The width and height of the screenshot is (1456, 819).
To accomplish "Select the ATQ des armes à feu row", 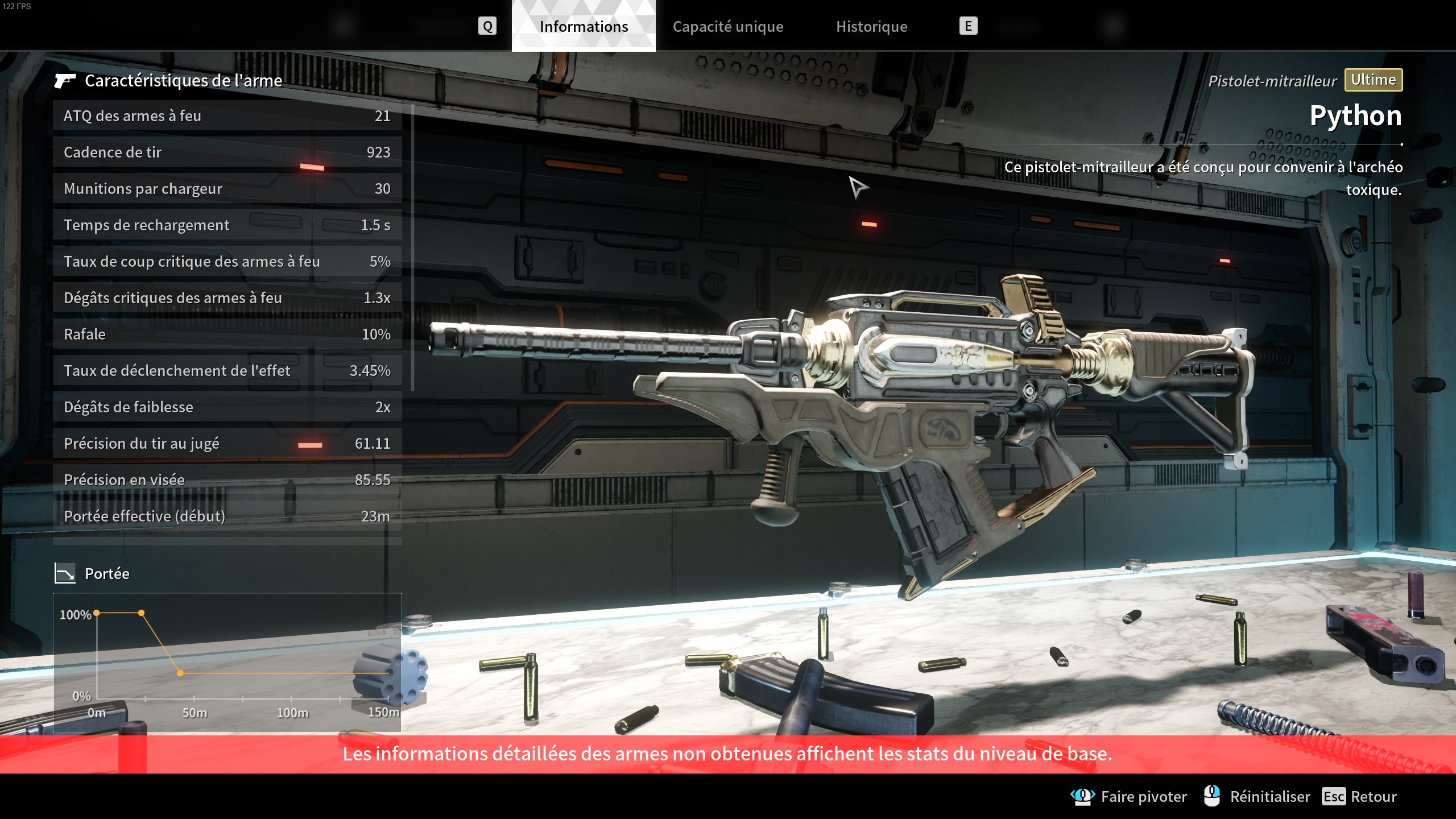I will click(227, 116).
